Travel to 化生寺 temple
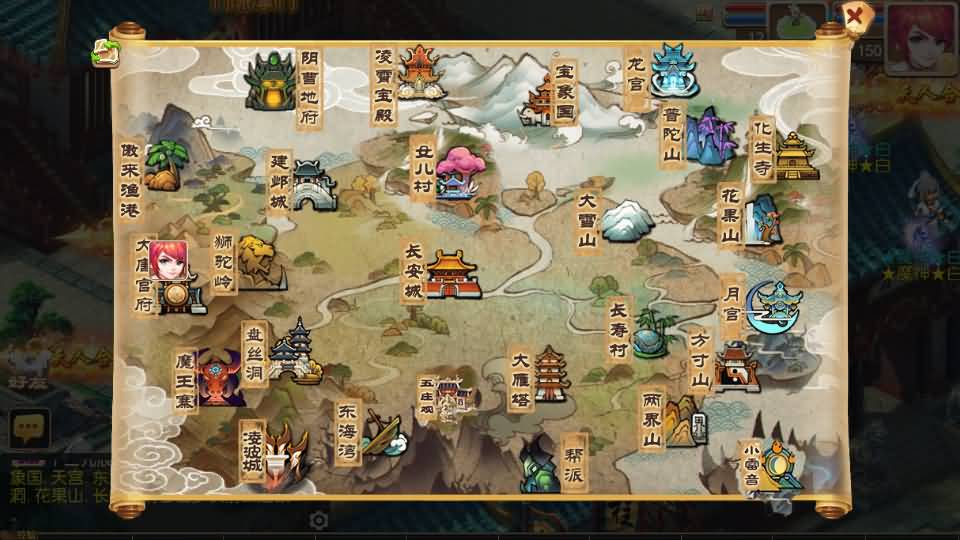Screen dimensions: 960x540 pyautogui.click(x=795, y=155)
